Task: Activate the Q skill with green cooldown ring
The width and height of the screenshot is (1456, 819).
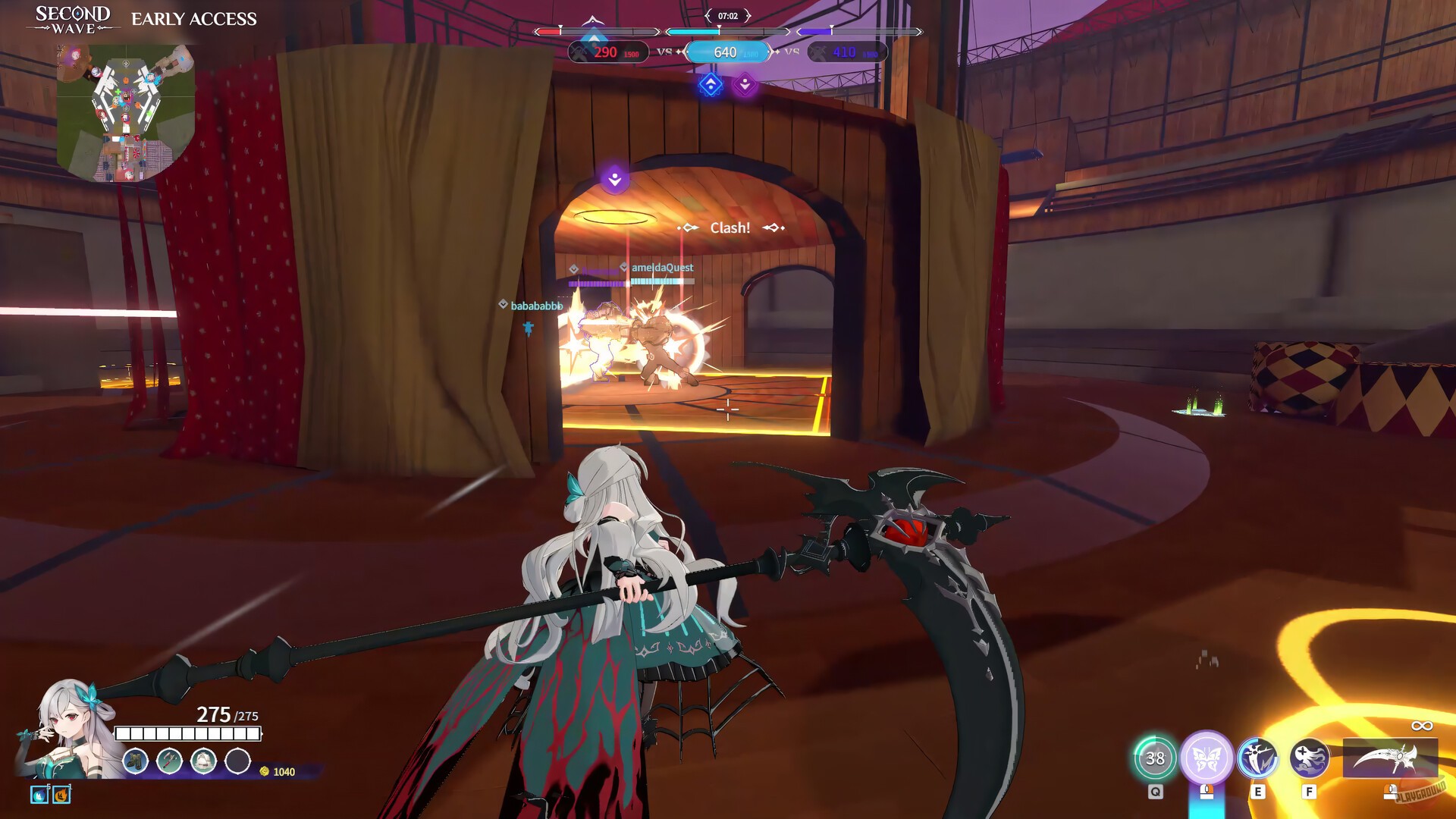Action: (x=1156, y=757)
